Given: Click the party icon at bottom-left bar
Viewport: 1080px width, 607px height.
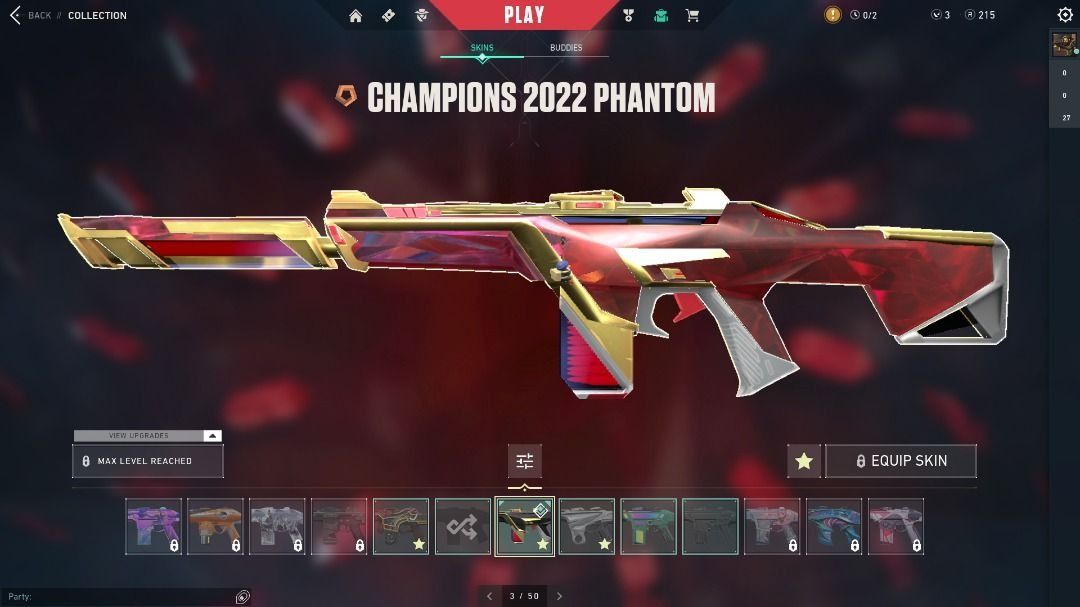Looking at the screenshot, I should pos(242,597).
